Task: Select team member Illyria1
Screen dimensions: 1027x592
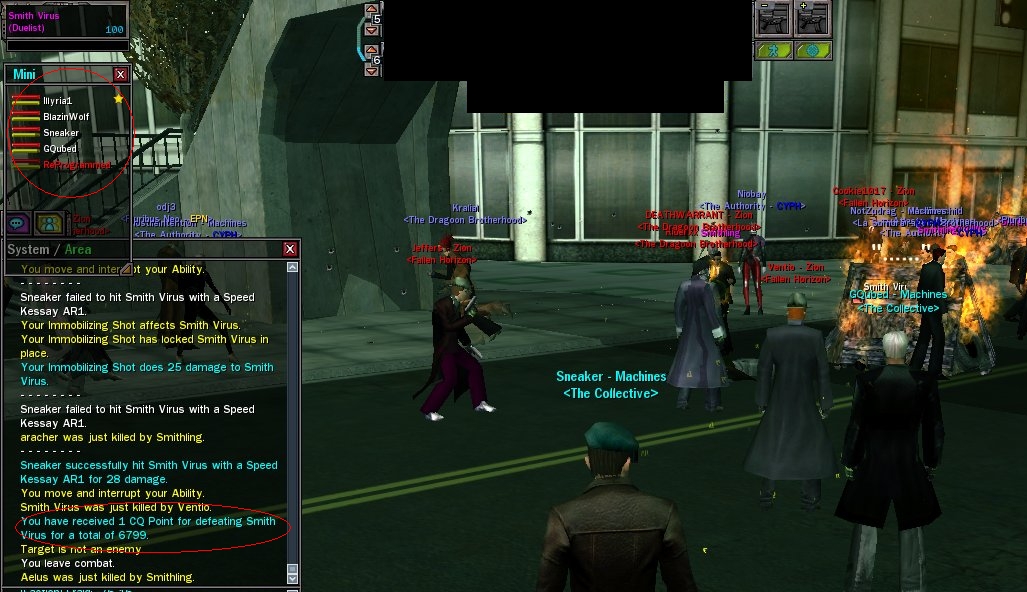Action: pyautogui.click(x=57, y=101)
